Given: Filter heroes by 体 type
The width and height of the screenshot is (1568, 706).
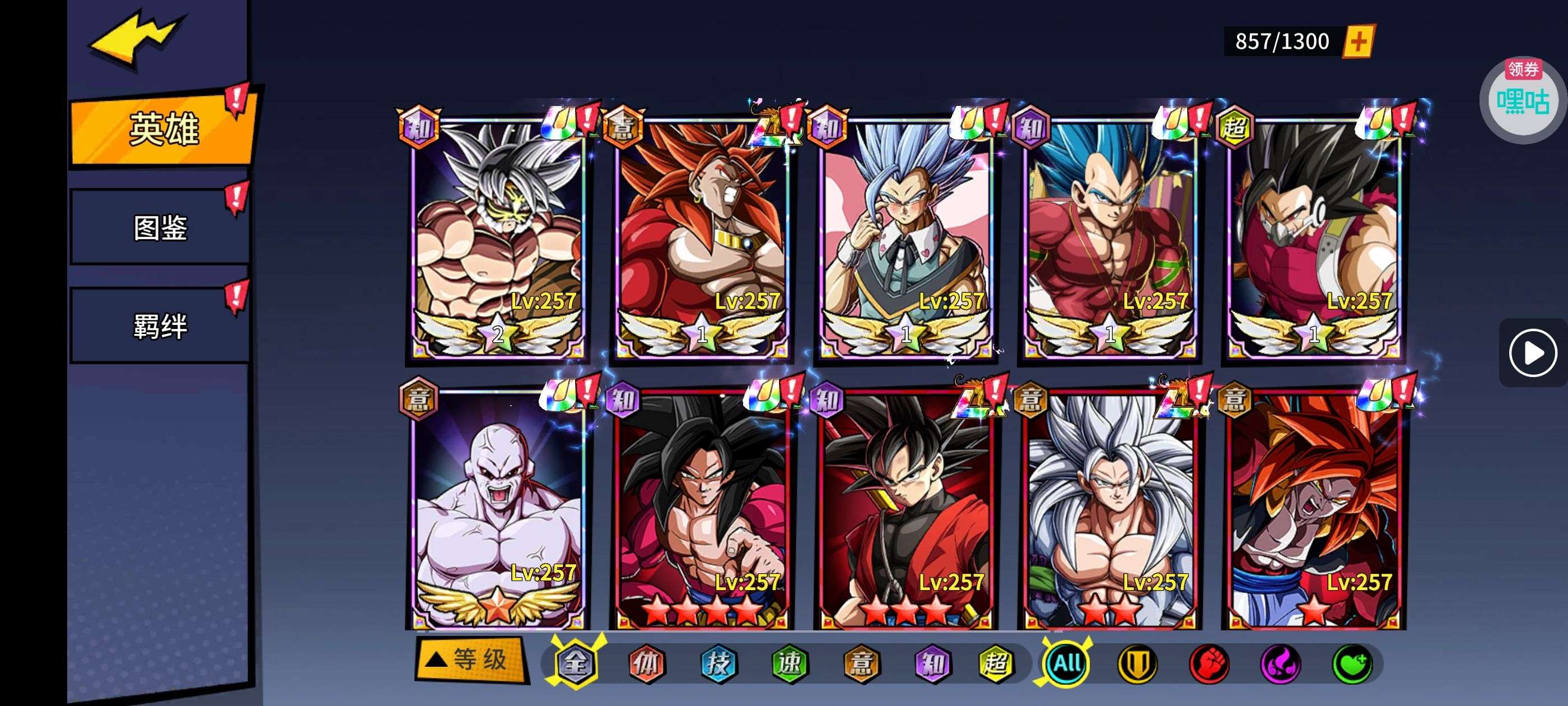Looking at the screenshot, I should [646, 663].
